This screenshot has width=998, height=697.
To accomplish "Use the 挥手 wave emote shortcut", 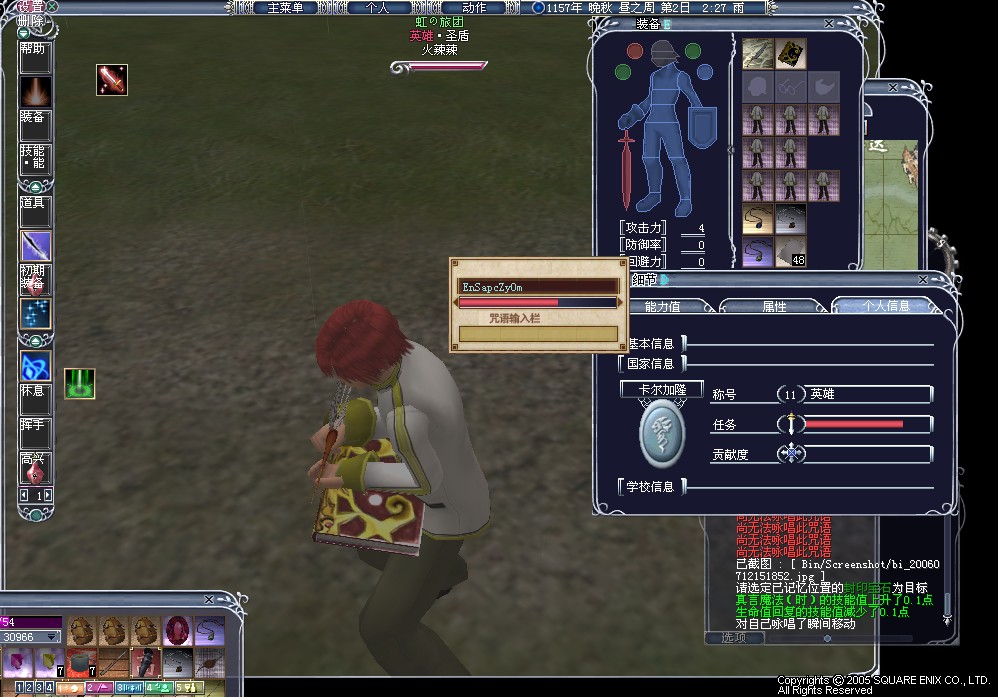I will click(34, 432).
